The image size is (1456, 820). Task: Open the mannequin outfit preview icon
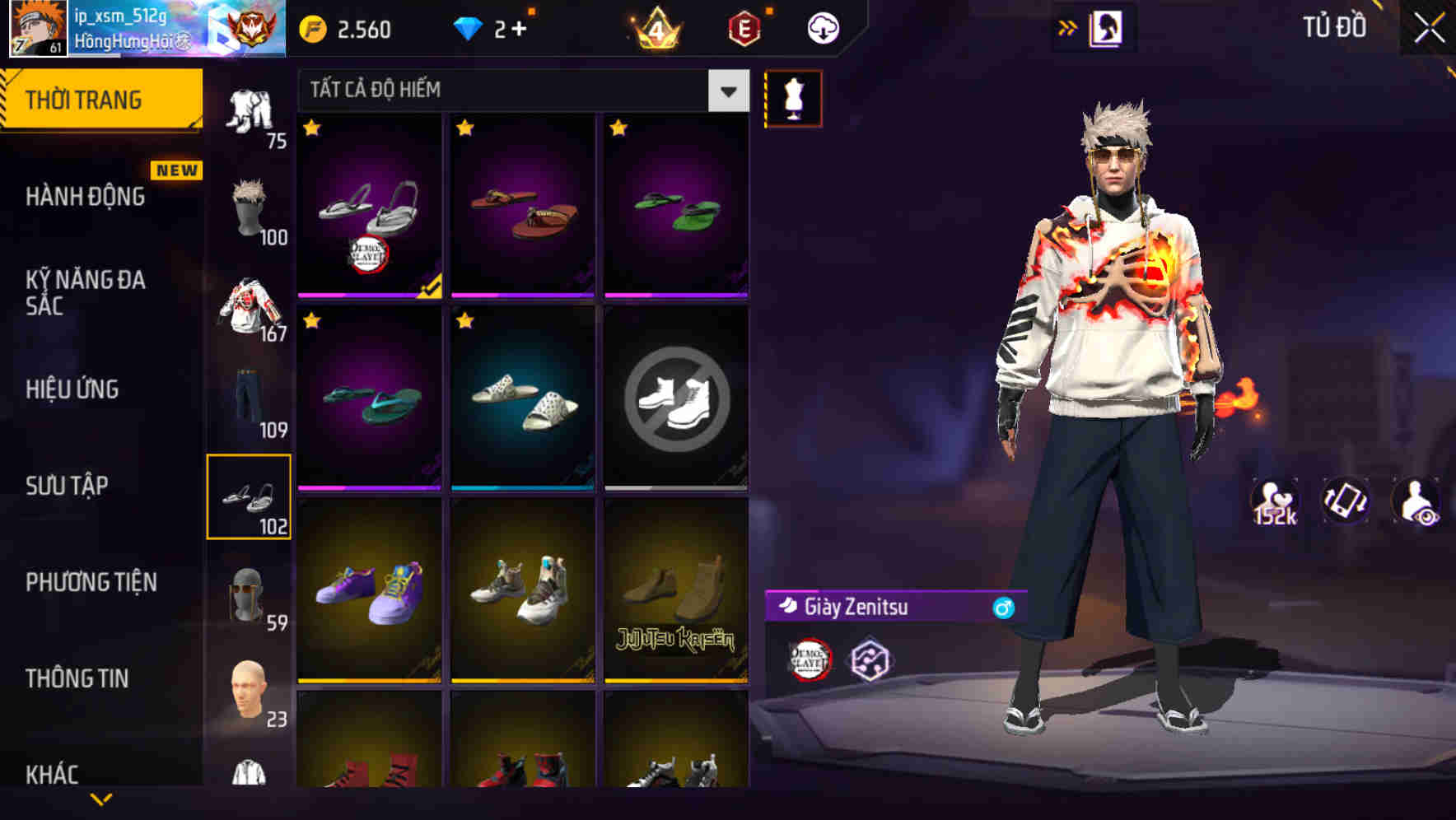pyautogui.click(x=793, y=97)
